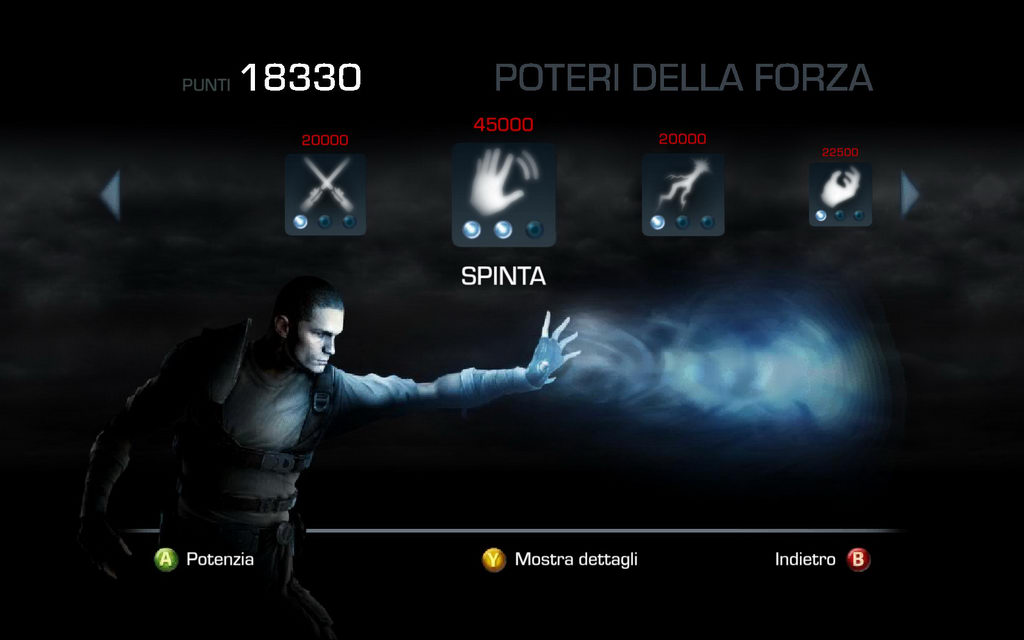
Task: Select the force lightning power icon
Action: click(x=682, y=193)
